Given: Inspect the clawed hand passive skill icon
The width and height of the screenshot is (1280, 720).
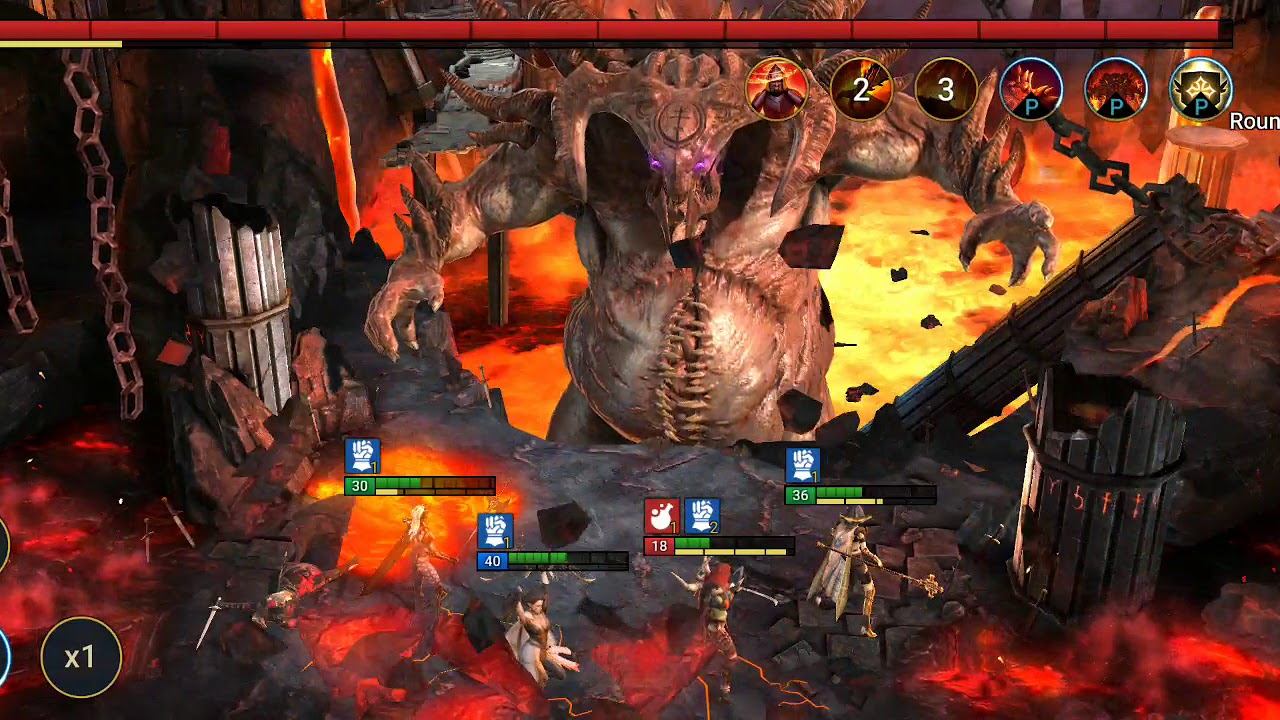Looking at the screenshot, I should click(x=1031, y=90).
